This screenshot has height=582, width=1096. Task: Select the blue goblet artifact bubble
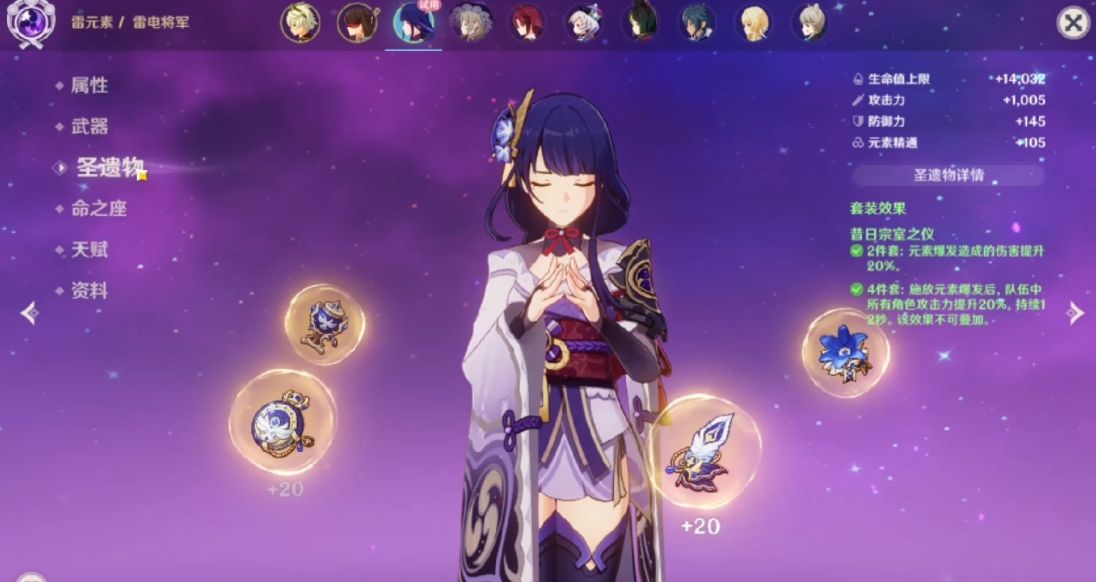pyautogui.click(x=325, y=324)
